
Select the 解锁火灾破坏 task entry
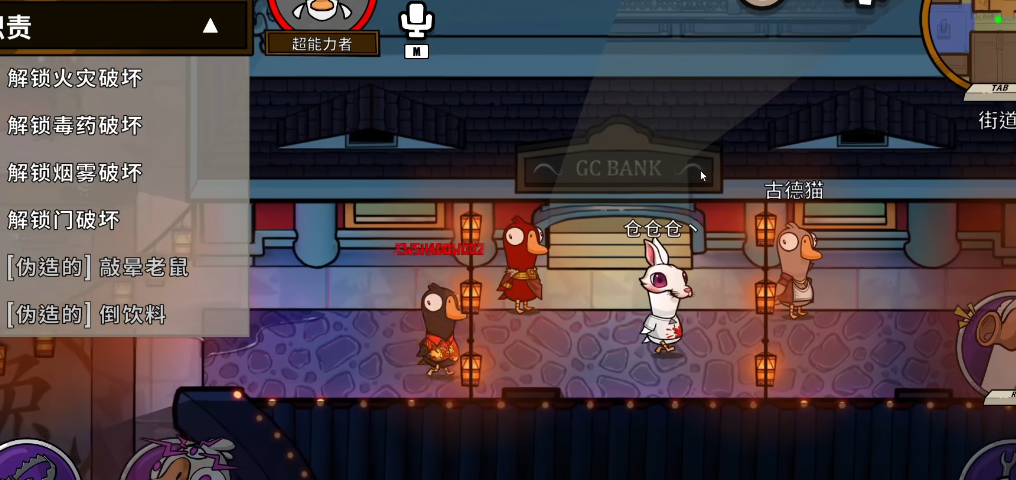tap(76, 78)
